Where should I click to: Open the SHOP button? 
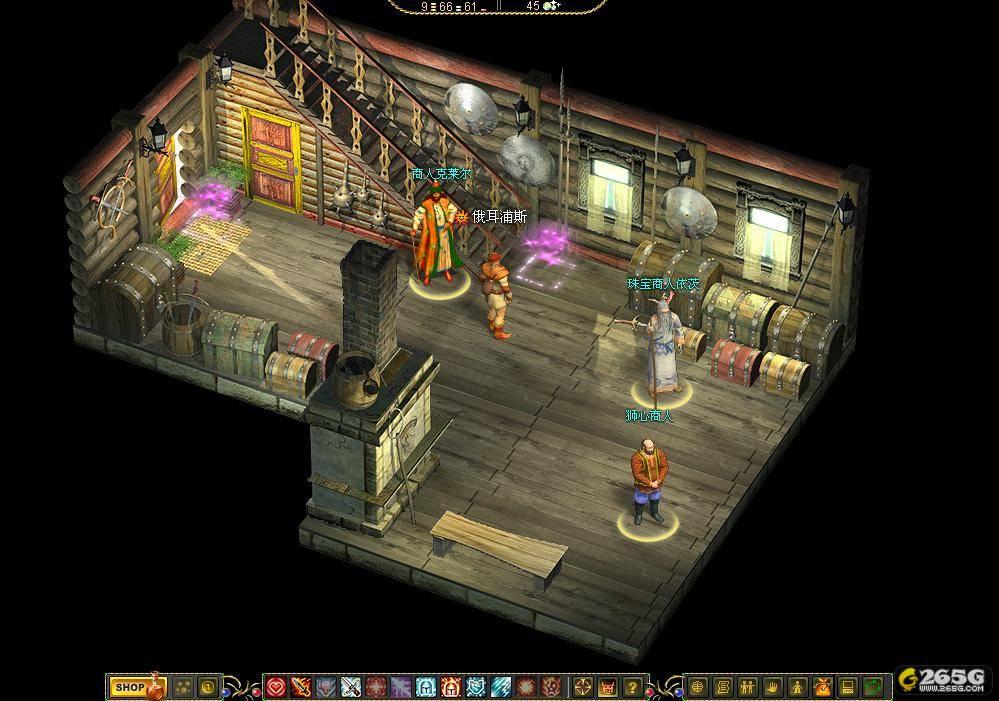(x=129, y=687)
